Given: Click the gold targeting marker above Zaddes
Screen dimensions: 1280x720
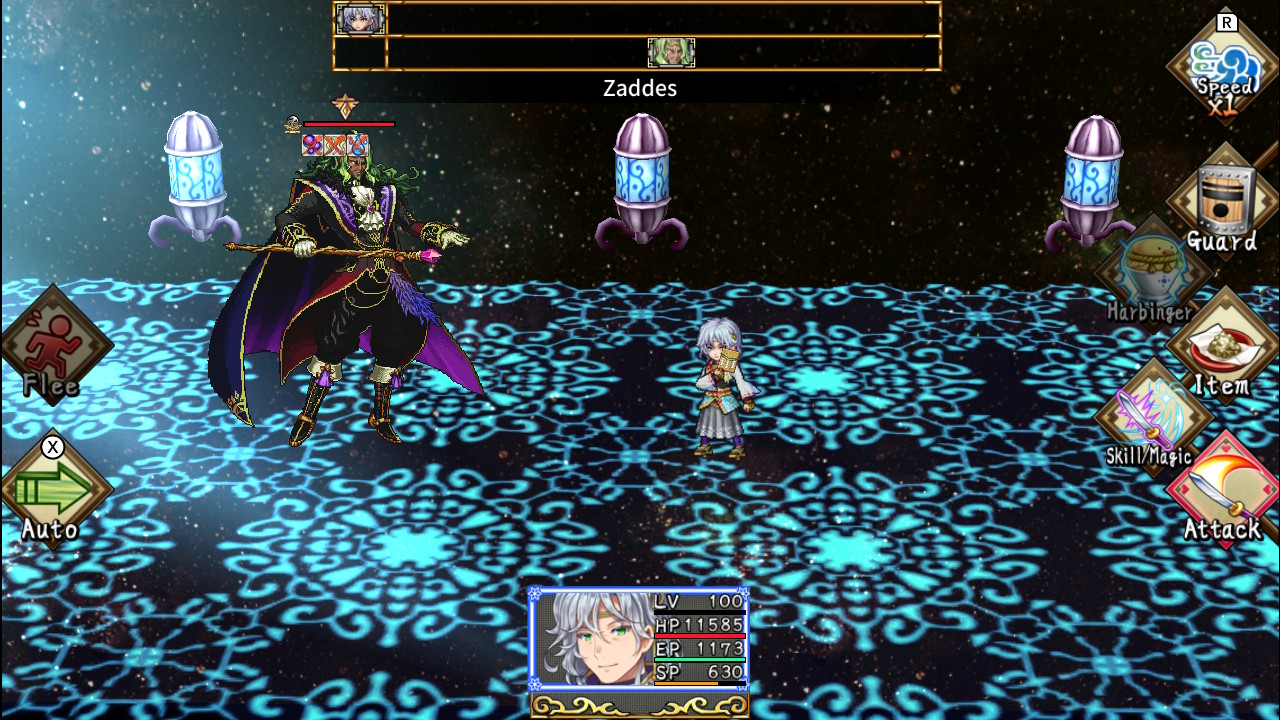Looking at the screenshot, I should click(x=345, y=104).
